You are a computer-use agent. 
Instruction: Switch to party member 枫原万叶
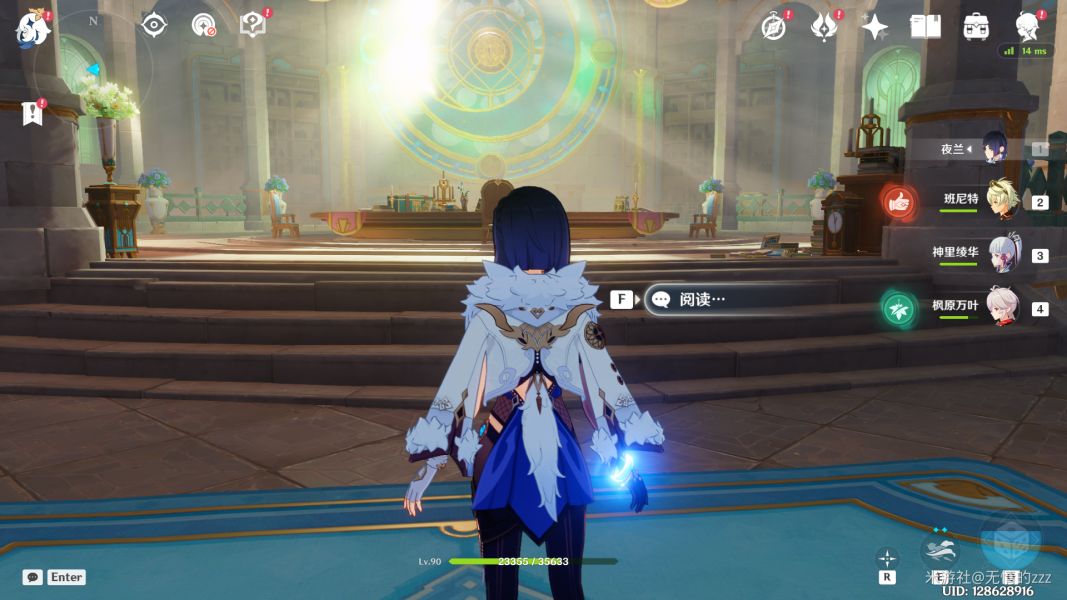click(x=1000, y=307)
